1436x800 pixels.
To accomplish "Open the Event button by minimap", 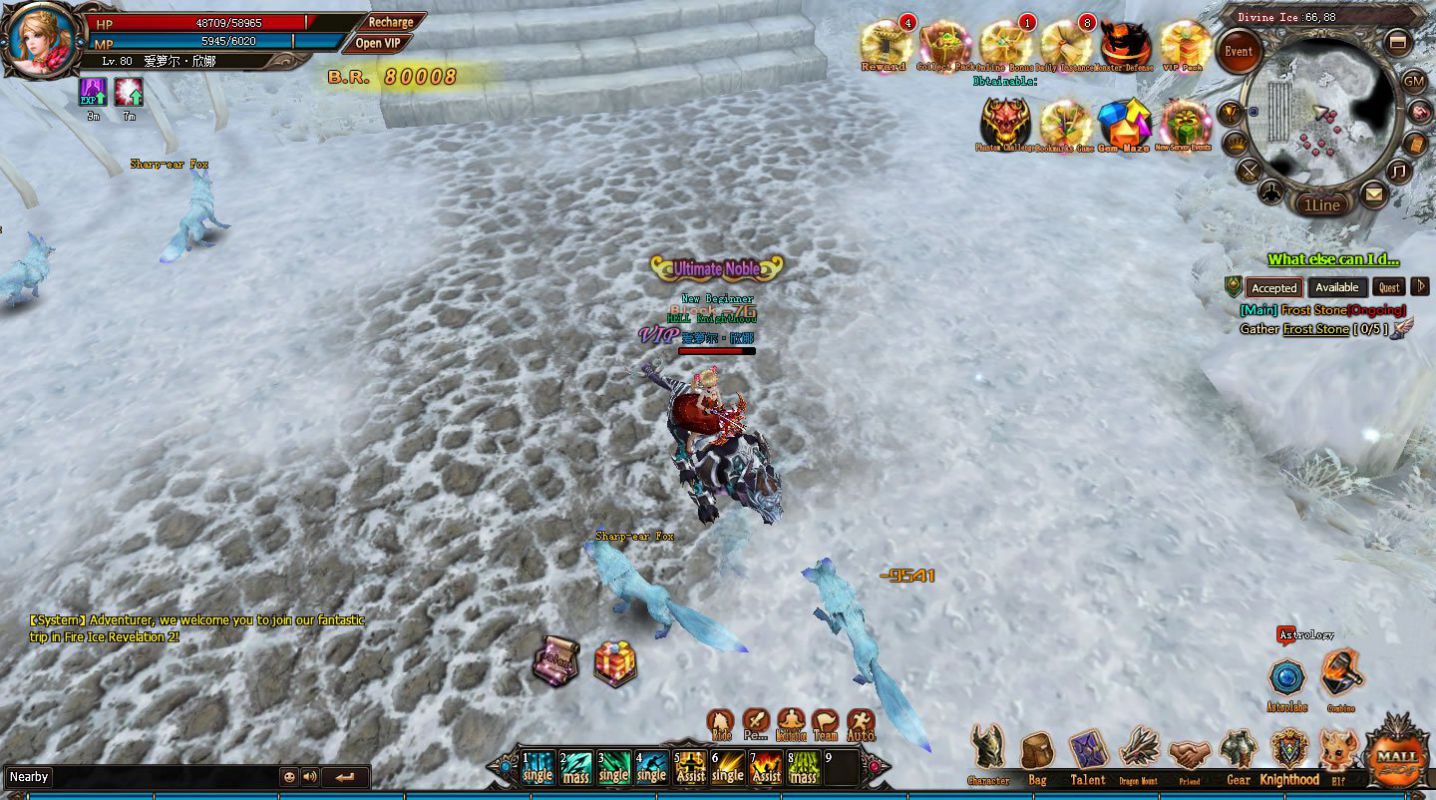I will [x=1238, y=52].
